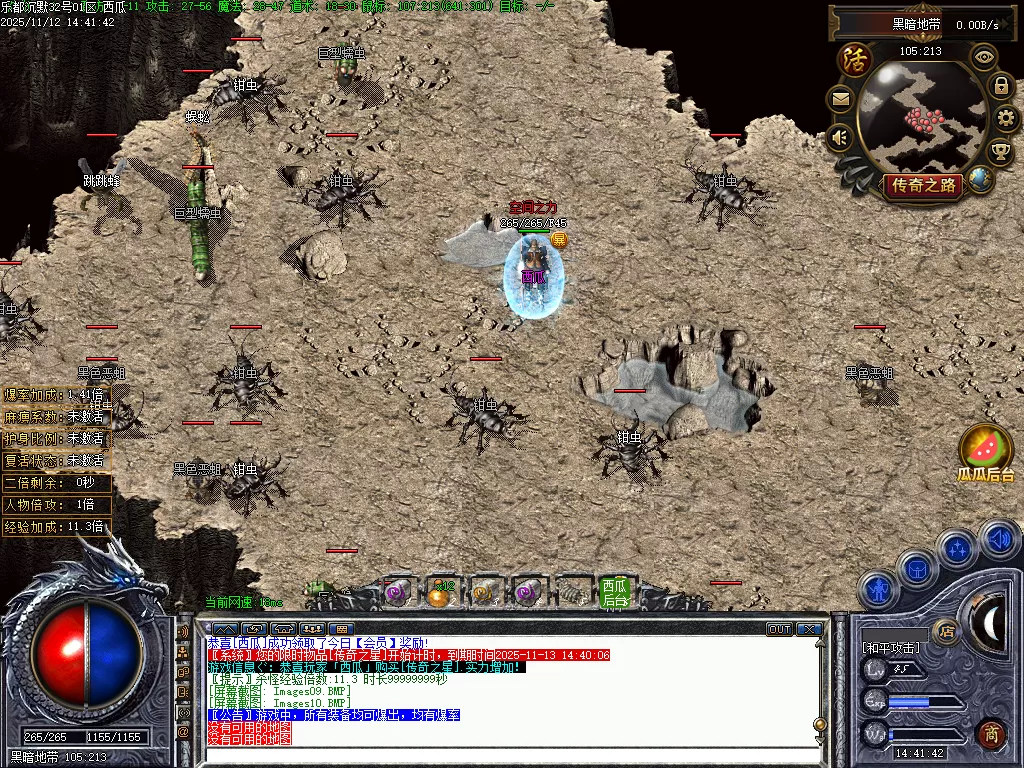Viewport: 1024px width, 768px height.
Task: Open the trophy ranking icon
Action: click(x=1000, y=151)
